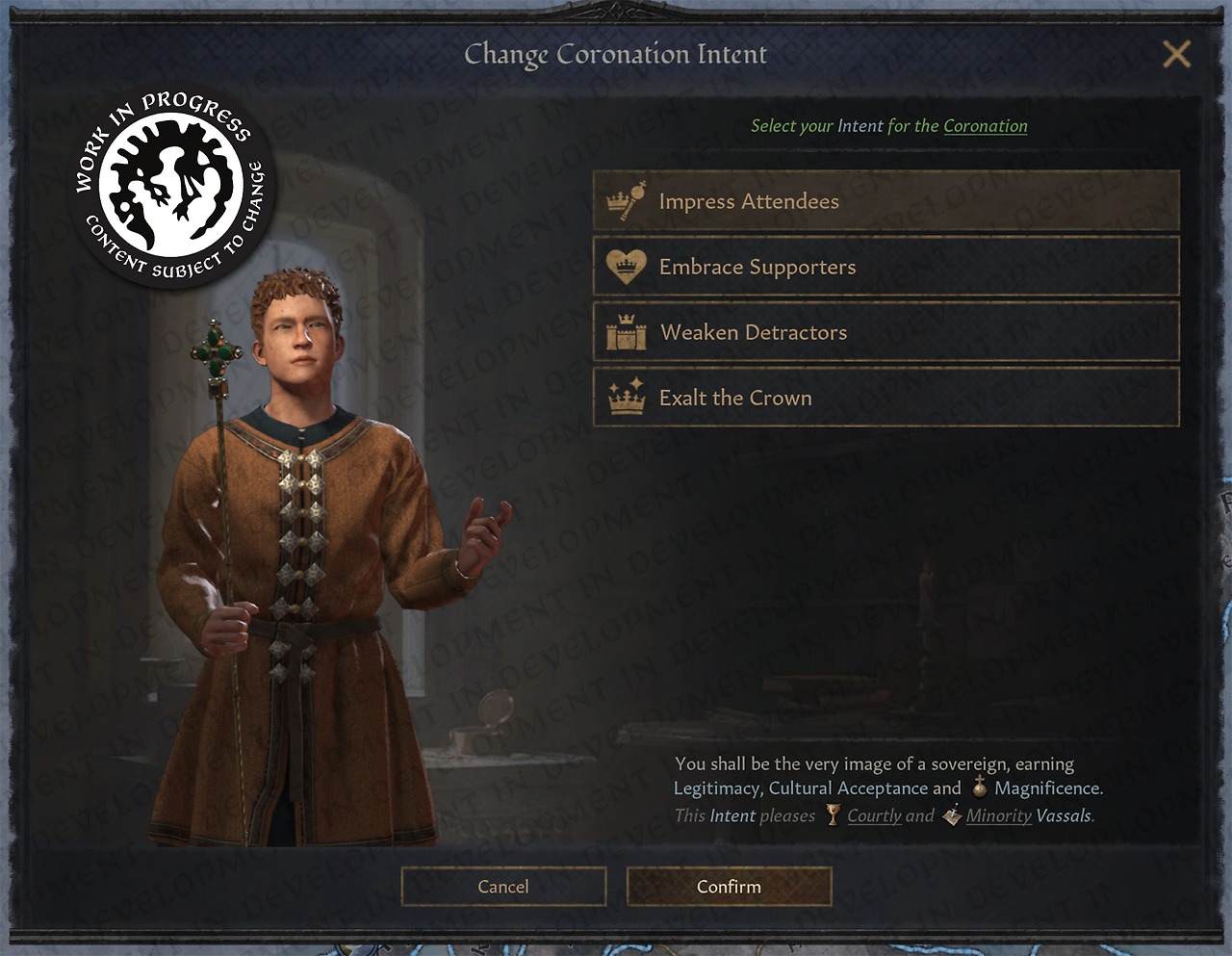The height and width of the screenshot is (956, 1232).
Task: Open the Minority vassals link
Action: pyautogui.click(x=998, y=815)
